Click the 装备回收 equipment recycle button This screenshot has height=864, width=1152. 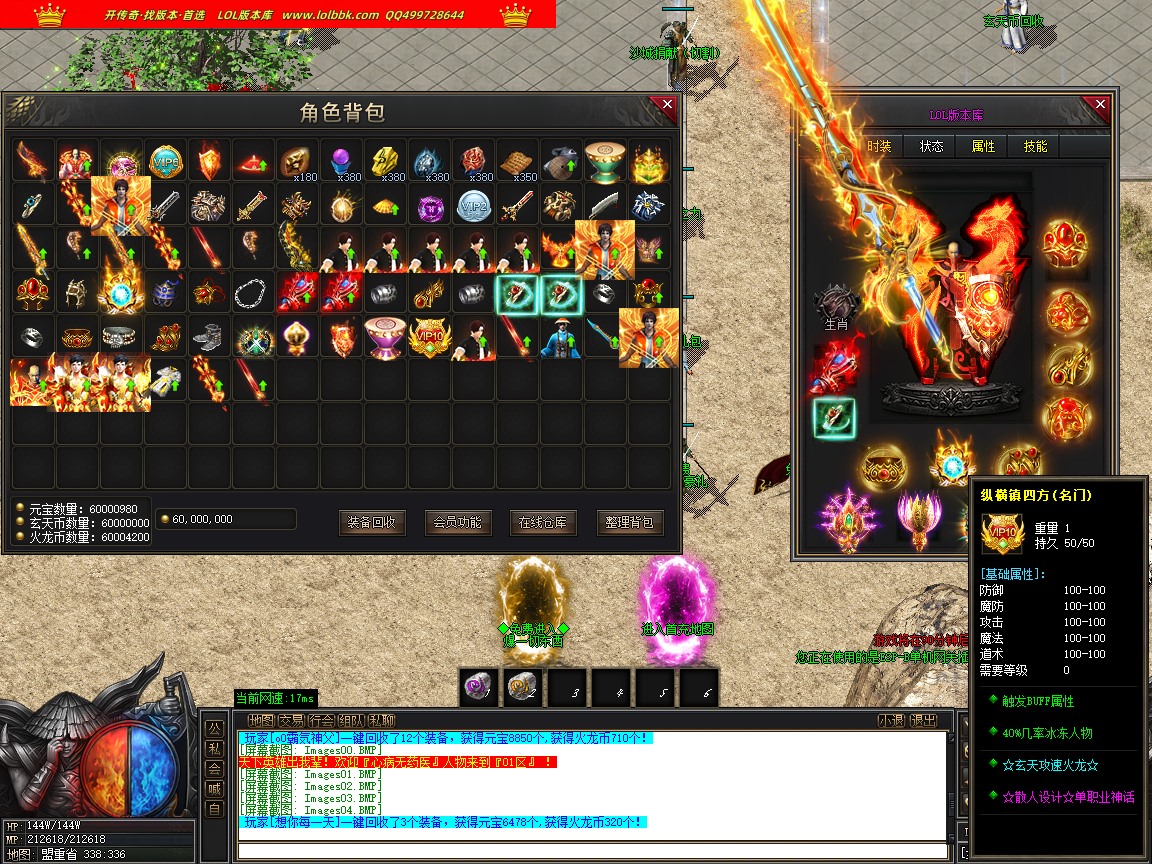[x=372, y=522]
